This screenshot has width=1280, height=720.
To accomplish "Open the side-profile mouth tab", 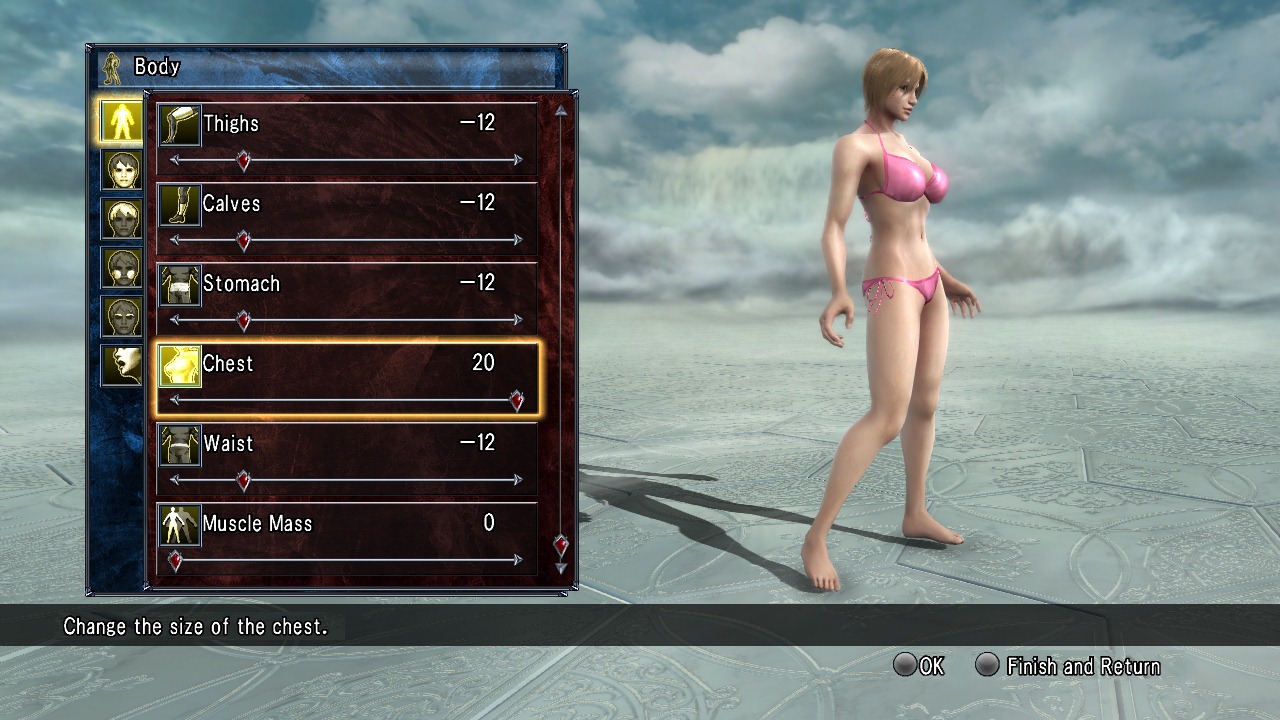I will [121, 366].
